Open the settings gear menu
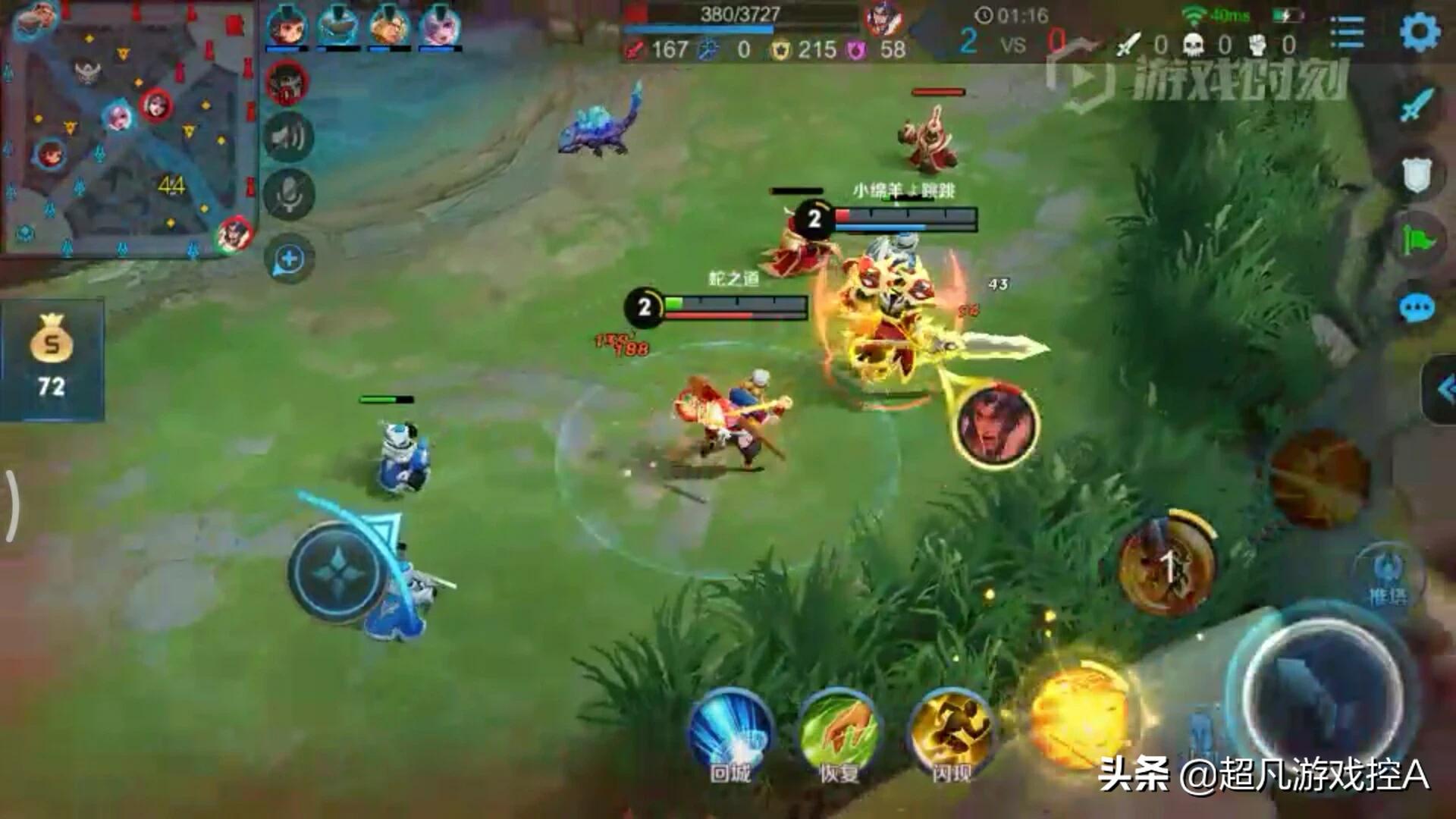 pyautogui.click(x=1418, y=33)
